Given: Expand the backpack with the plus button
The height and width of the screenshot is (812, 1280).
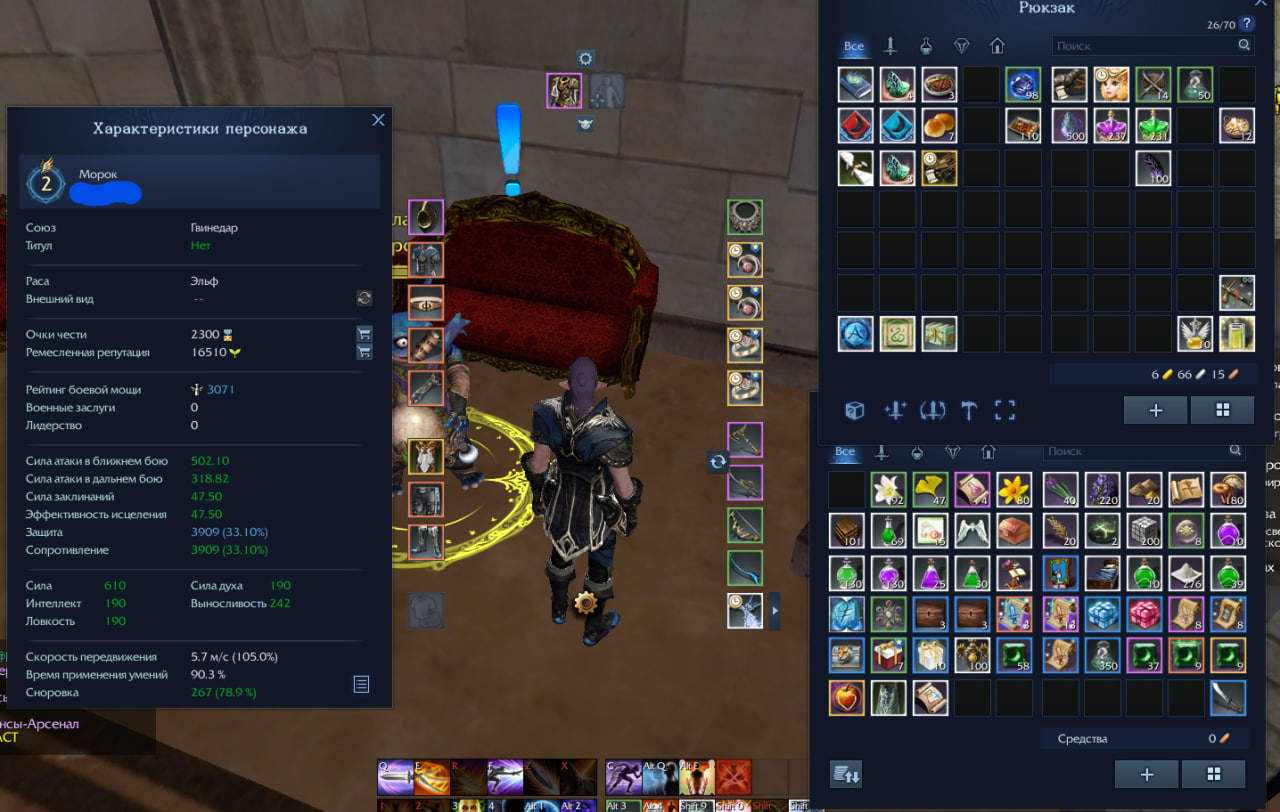Looking at the screenshot, I should [1155, 410].
